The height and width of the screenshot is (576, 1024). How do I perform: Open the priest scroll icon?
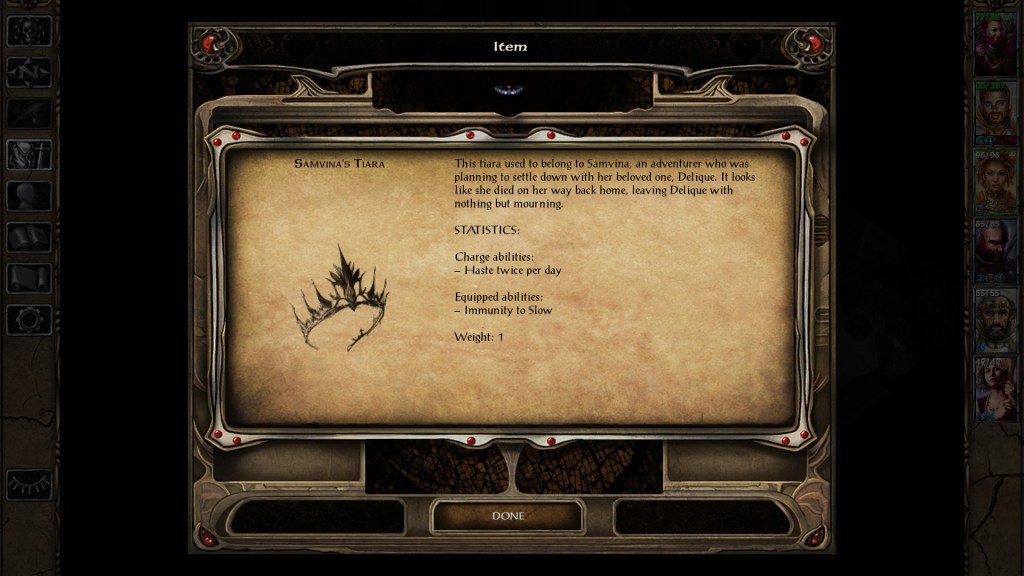[29, 278]
